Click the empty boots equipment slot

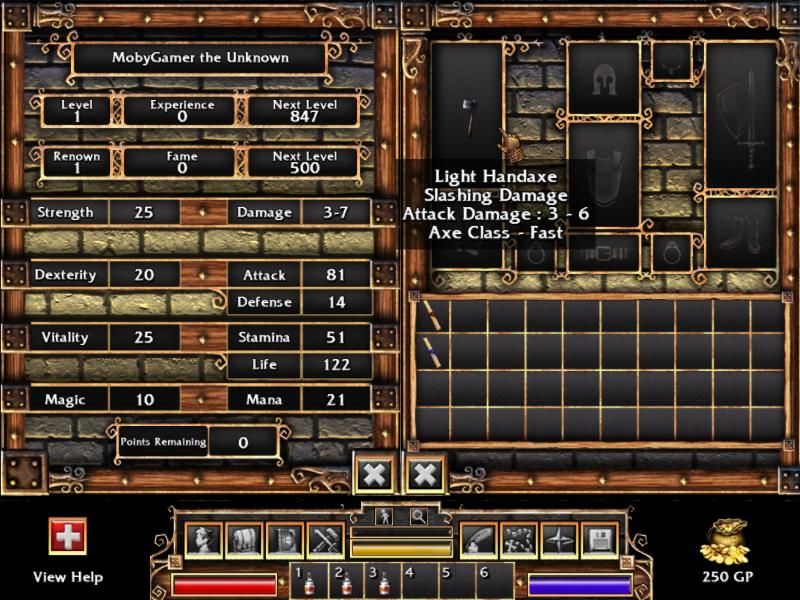click(741, 232)
